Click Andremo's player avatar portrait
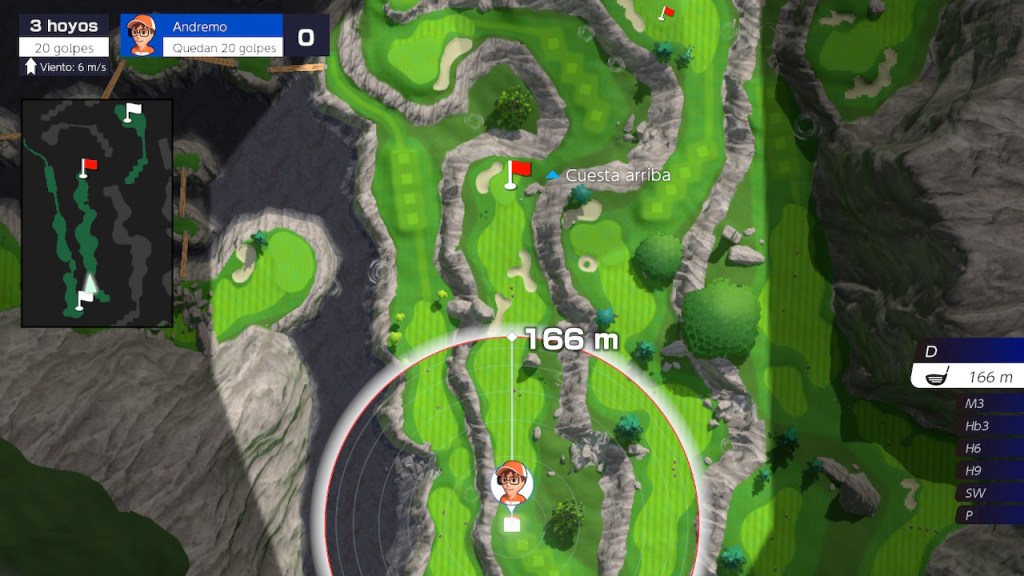This screenshot has width=1024, height=576. point(142,35)
